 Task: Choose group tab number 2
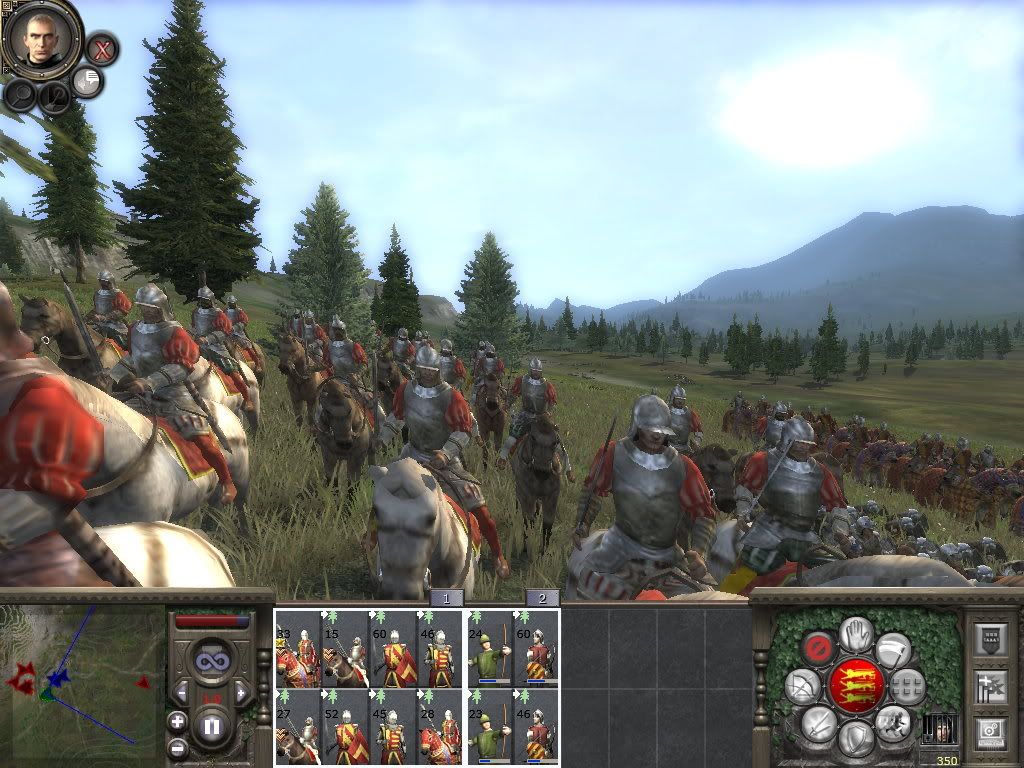(x=542, y=597)
